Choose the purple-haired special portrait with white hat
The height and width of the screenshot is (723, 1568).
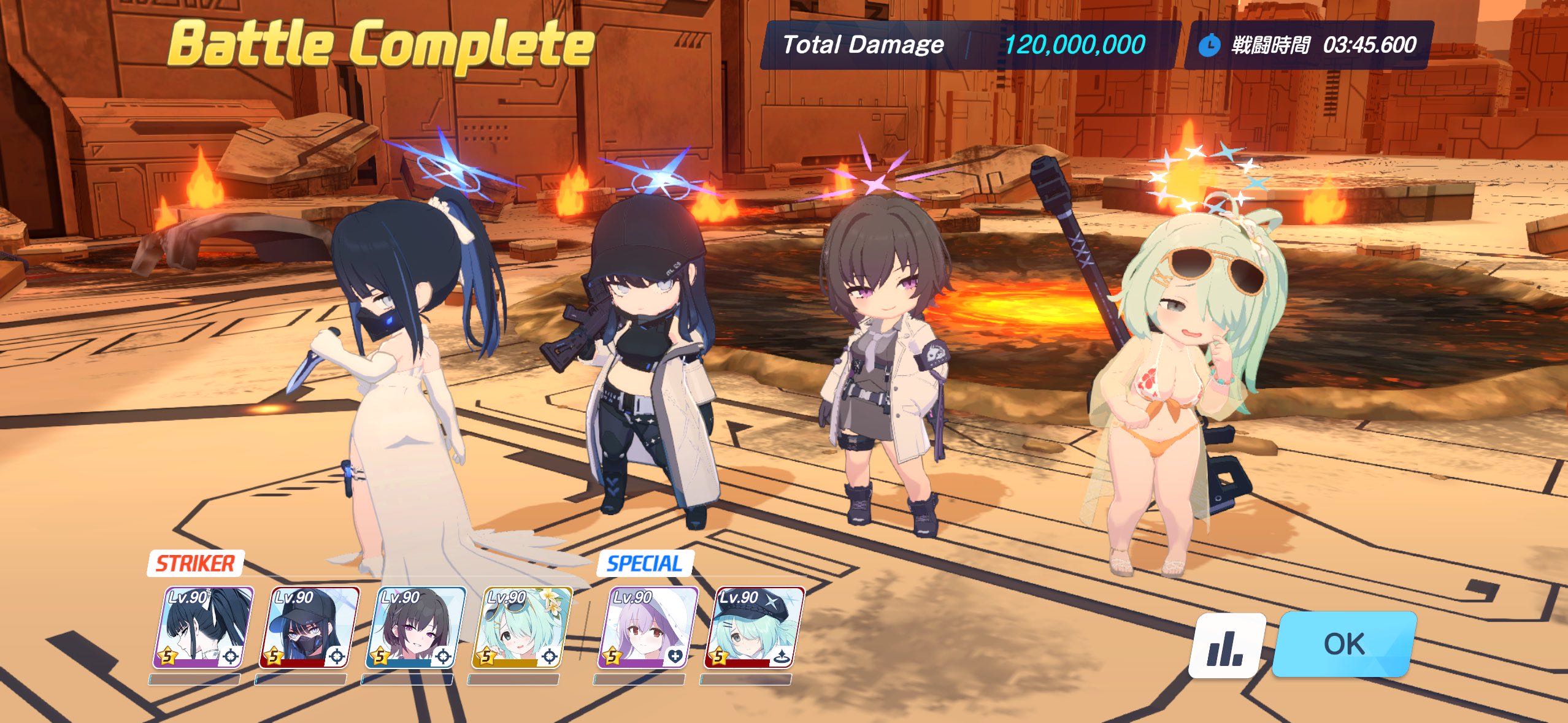(x=648, y=627)
